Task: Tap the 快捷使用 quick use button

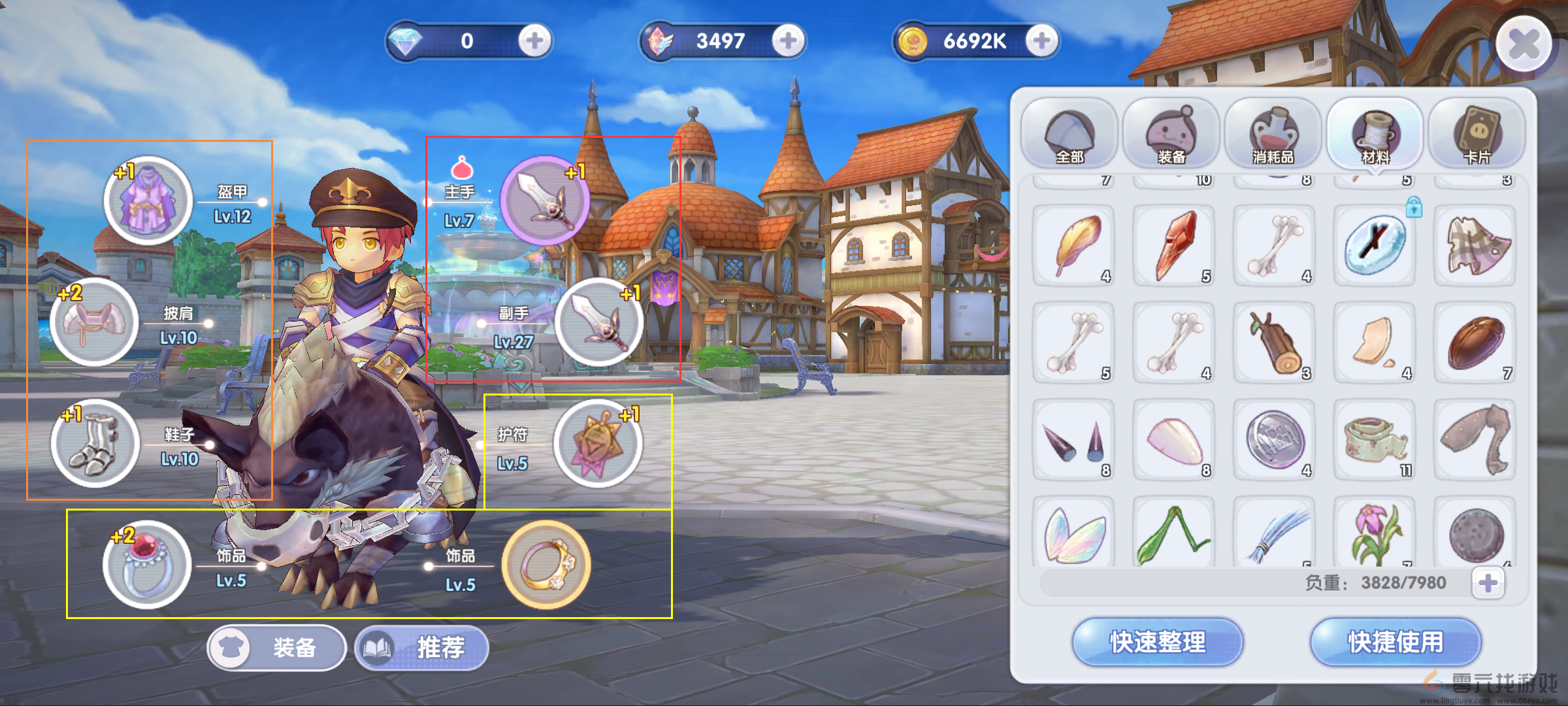Action: (x=1396, y=642)
